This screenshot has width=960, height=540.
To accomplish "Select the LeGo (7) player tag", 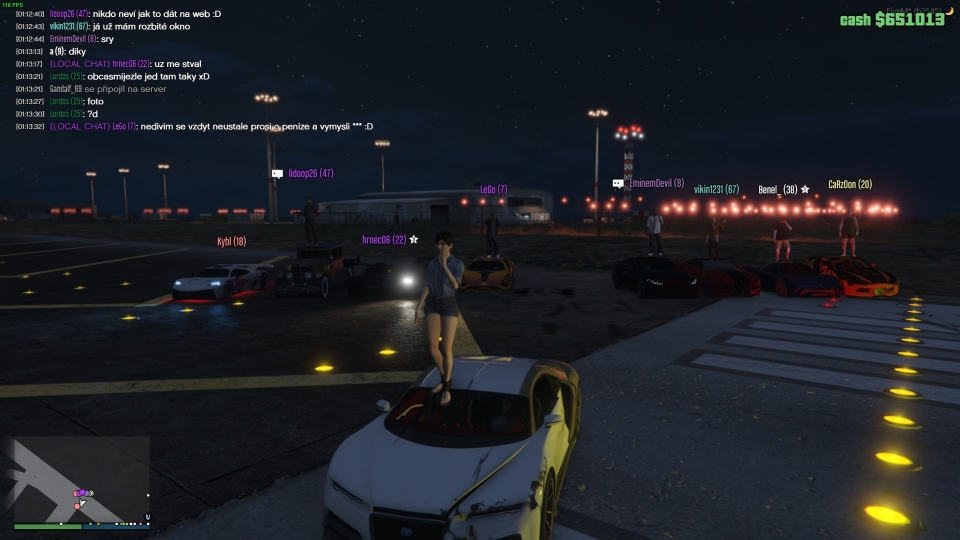I will pyautogui.click(x=493, y=189).
